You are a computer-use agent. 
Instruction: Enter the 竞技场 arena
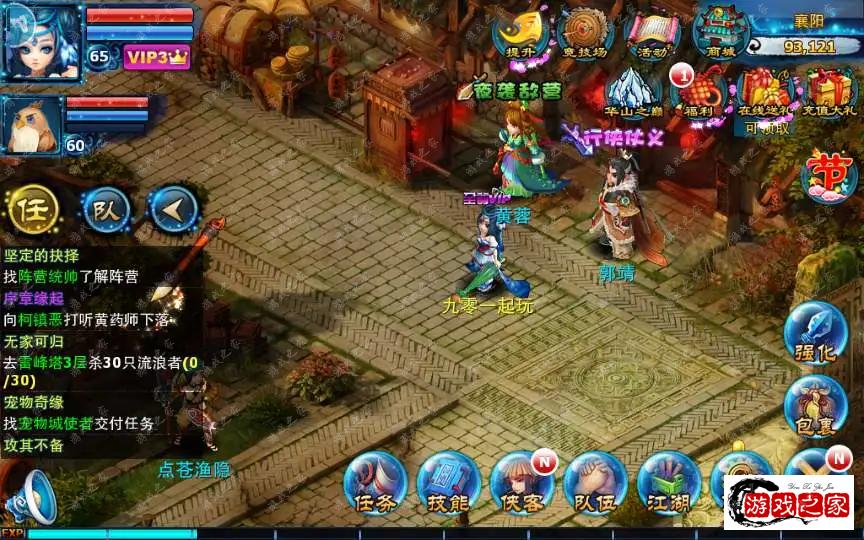tap(585, 32)
